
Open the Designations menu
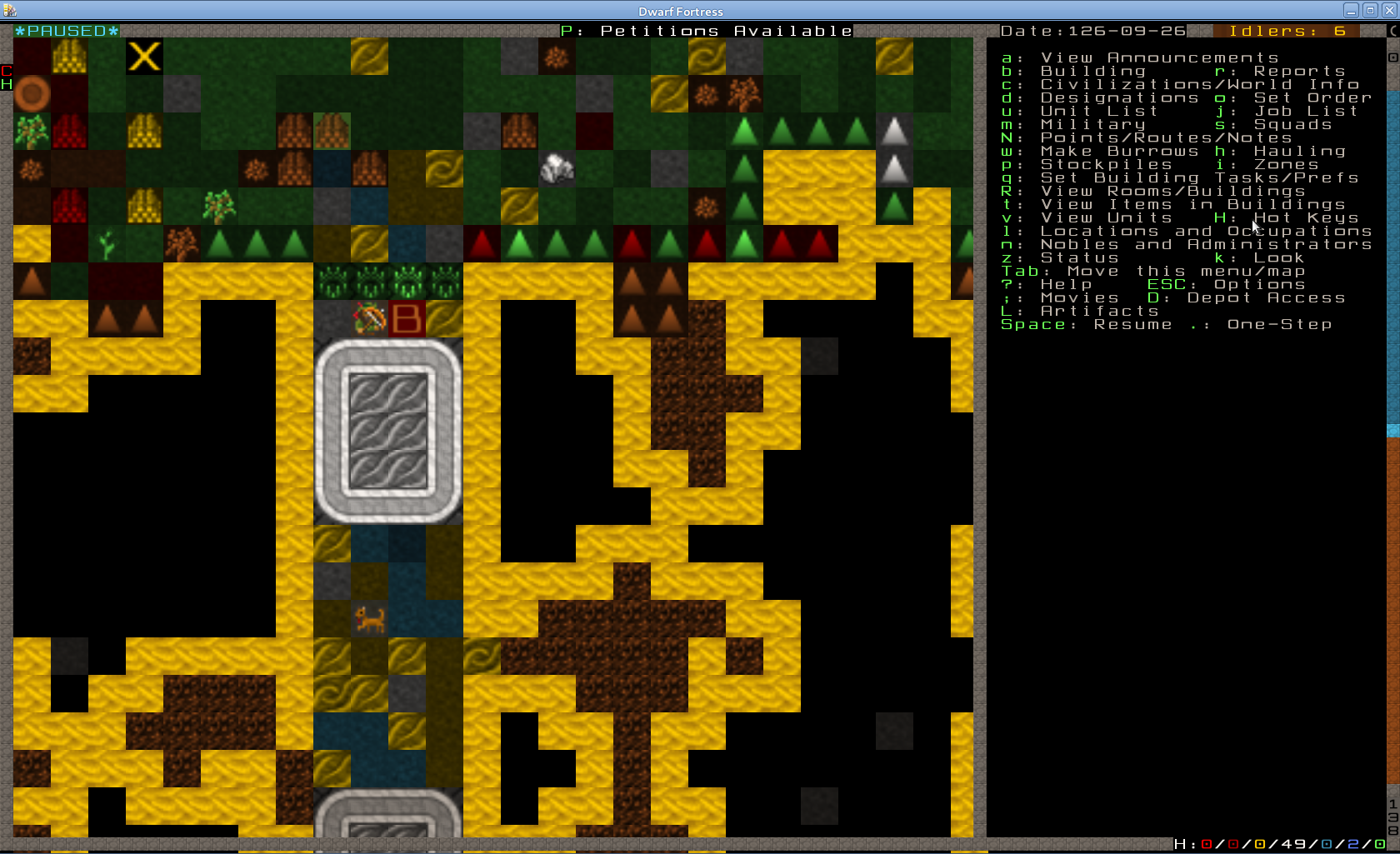click(1119, 97)
